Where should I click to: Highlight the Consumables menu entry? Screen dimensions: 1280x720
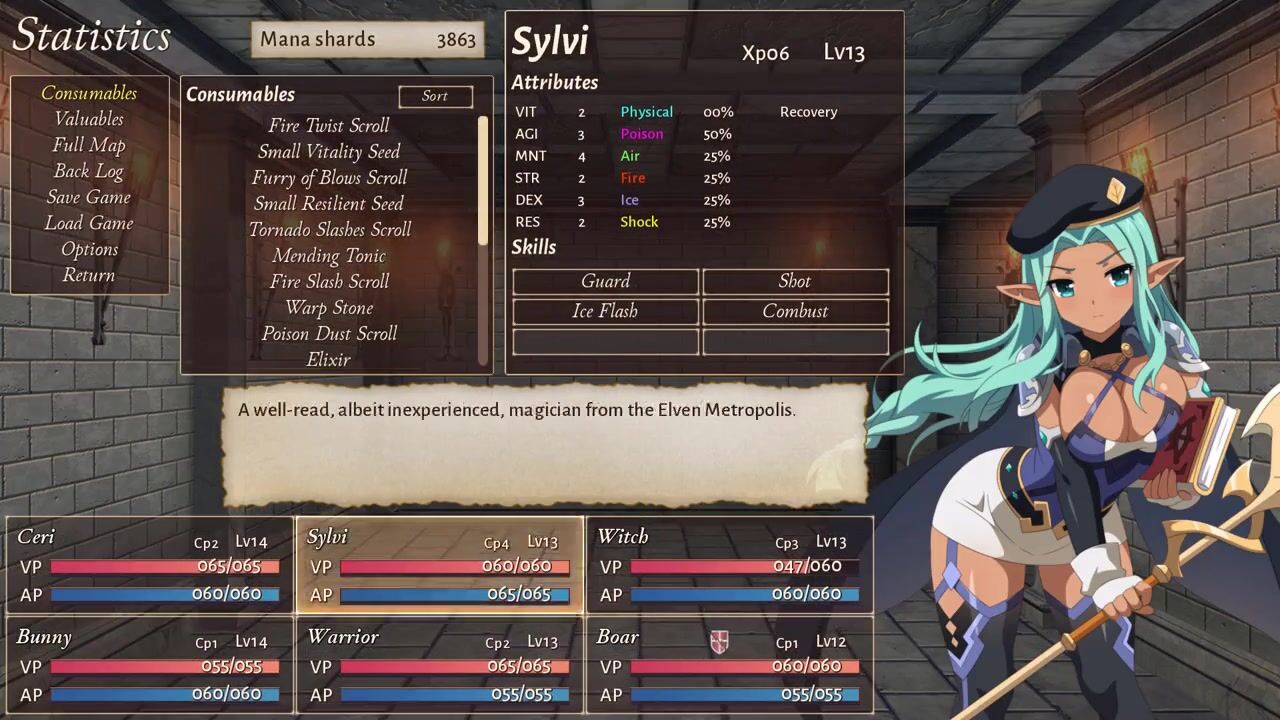(89, 93)
